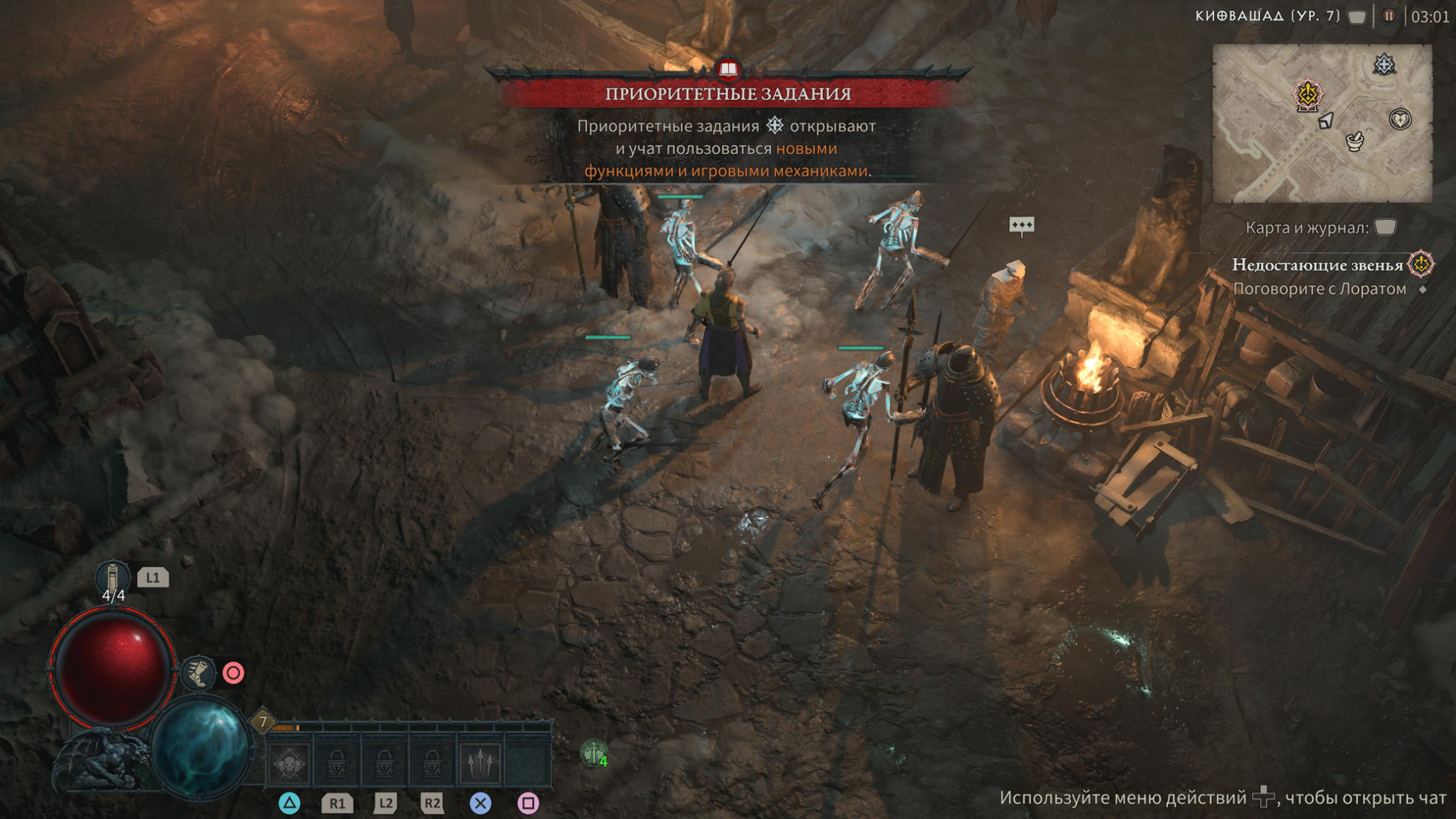Screen dimensions: 1456x819
Task: Click the green sword buff icon
Action: [594, 754]
